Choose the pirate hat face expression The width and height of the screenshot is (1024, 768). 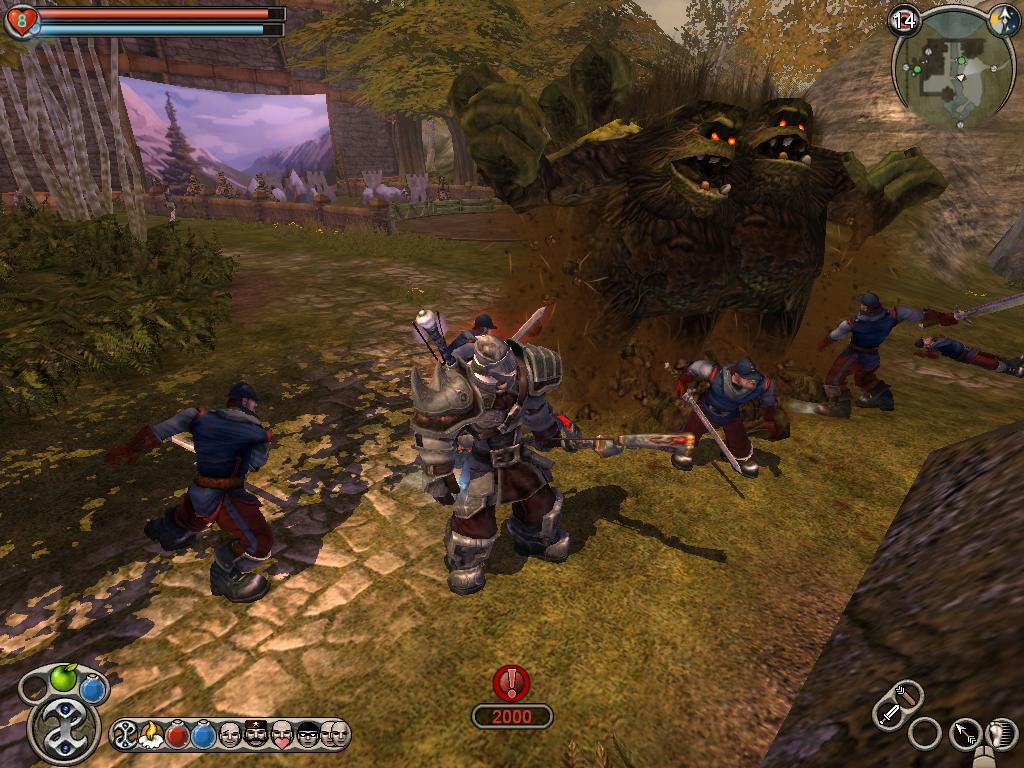(256, 735)
